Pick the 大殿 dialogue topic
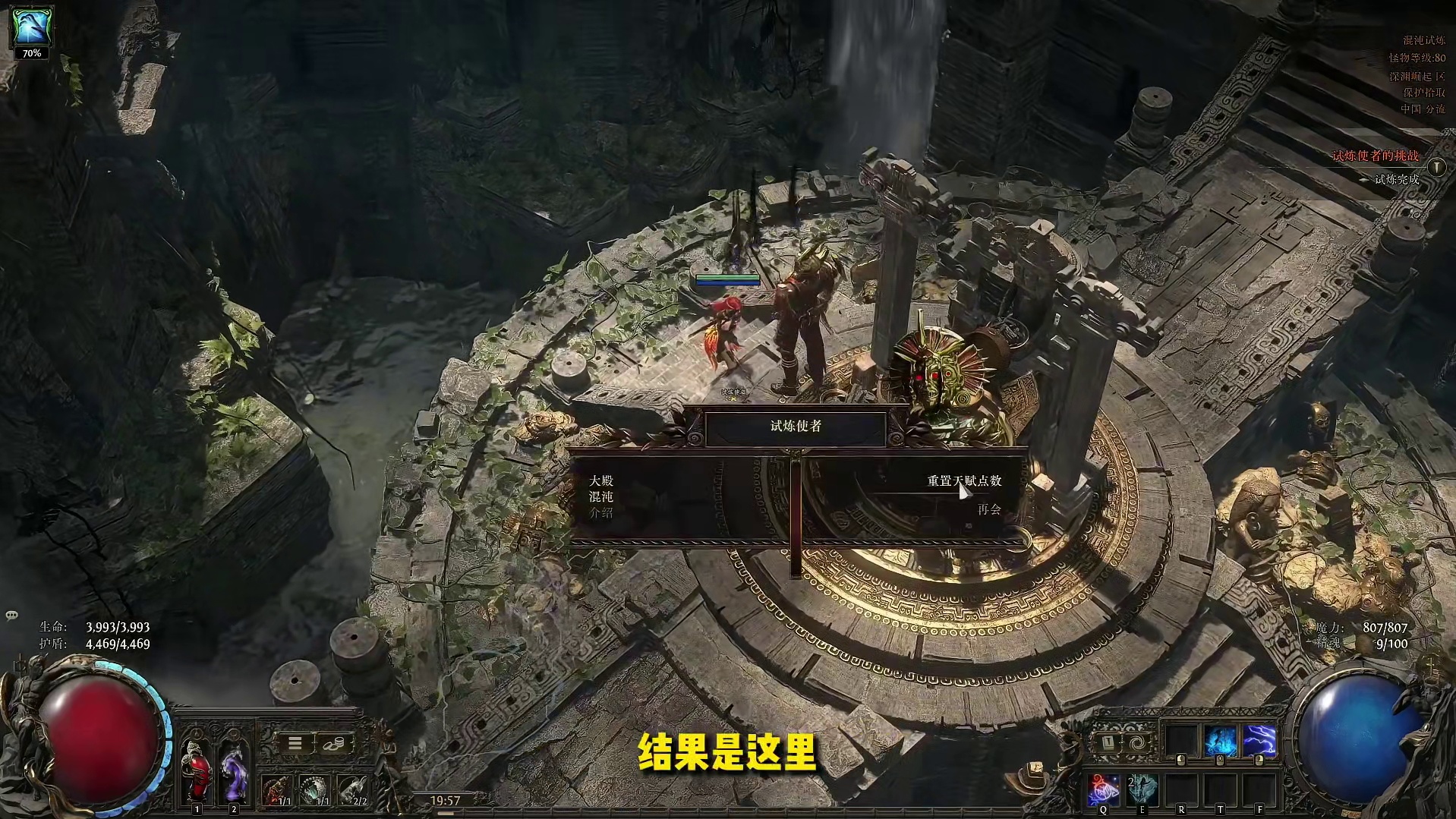This screenshot has height=819, width=1456. pyautogui.click(x=600, y=480)
